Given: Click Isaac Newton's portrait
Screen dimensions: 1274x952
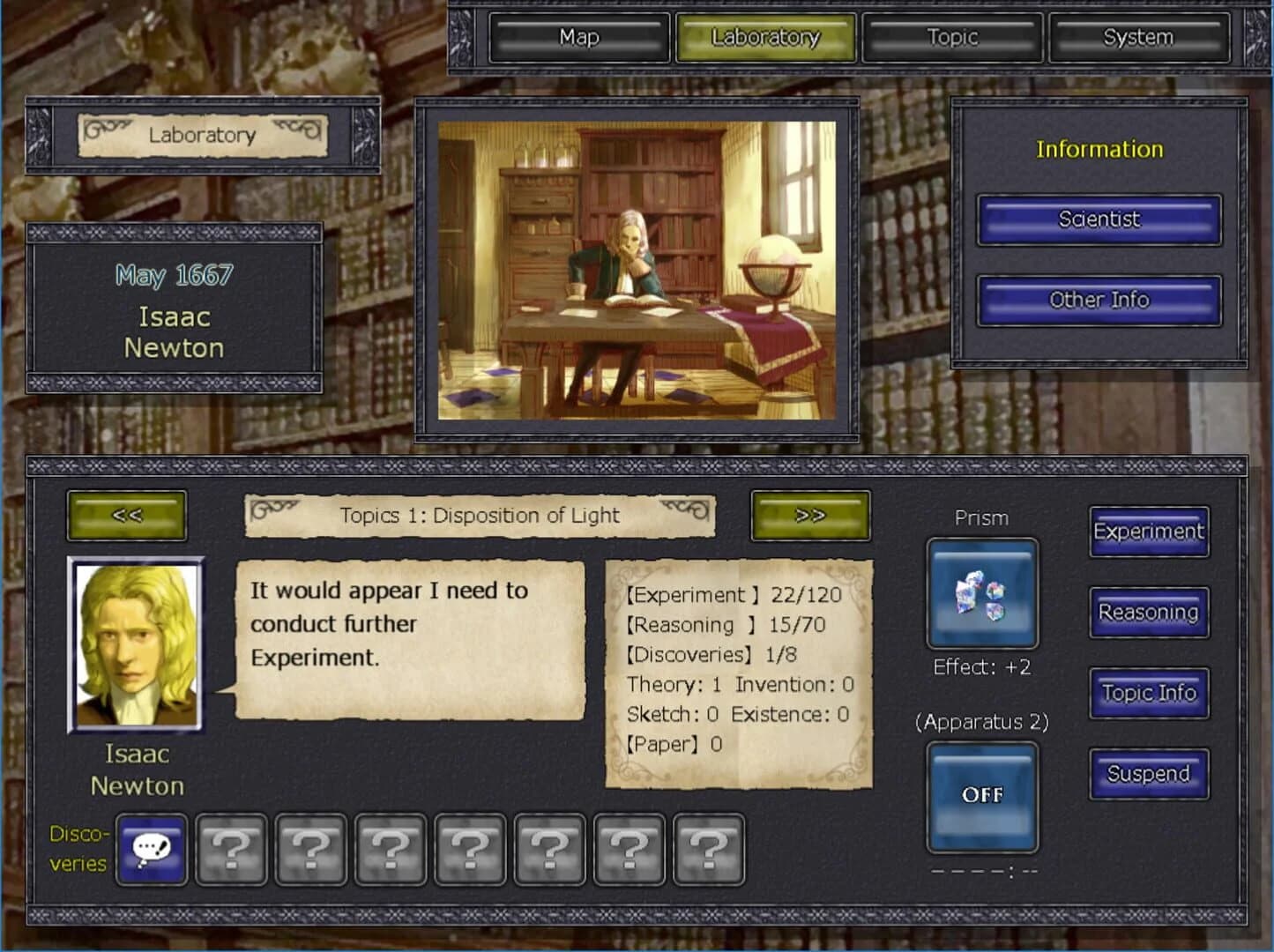Looking at the screenshot, I should pyautogui.click(x=137, y=643).
